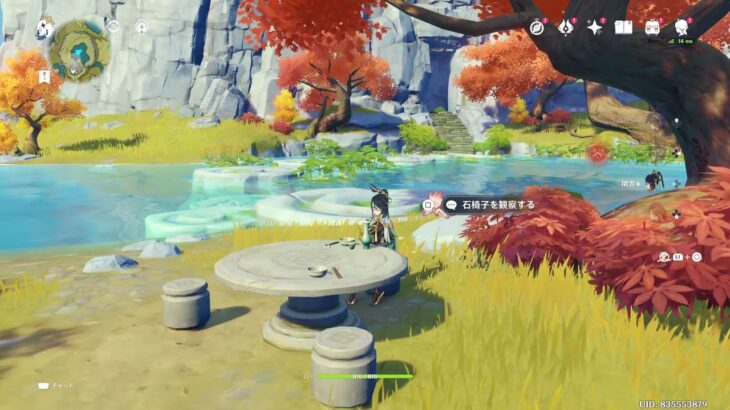This screenshot has width=730, height=410.
Task: Open the compass events icon
Action: (x=537, y=27)
